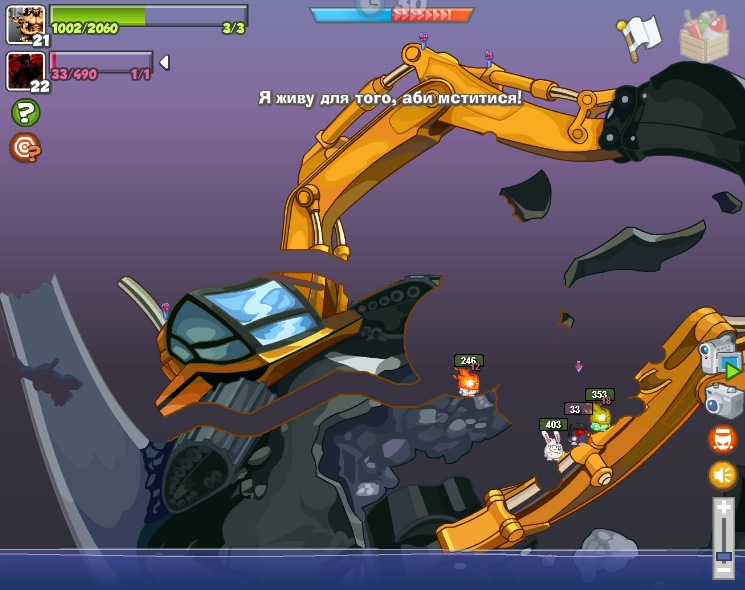Select the level 22 opponent avatar

click(x=25, y=70)
